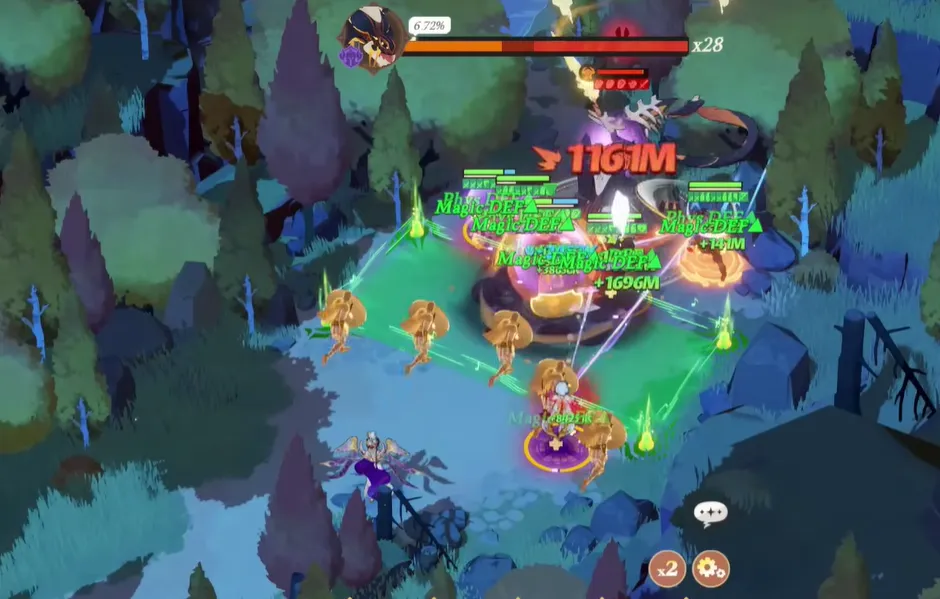Open the gear settings button
The height and width of the screenshot is (599, 940).
[710, 568]
